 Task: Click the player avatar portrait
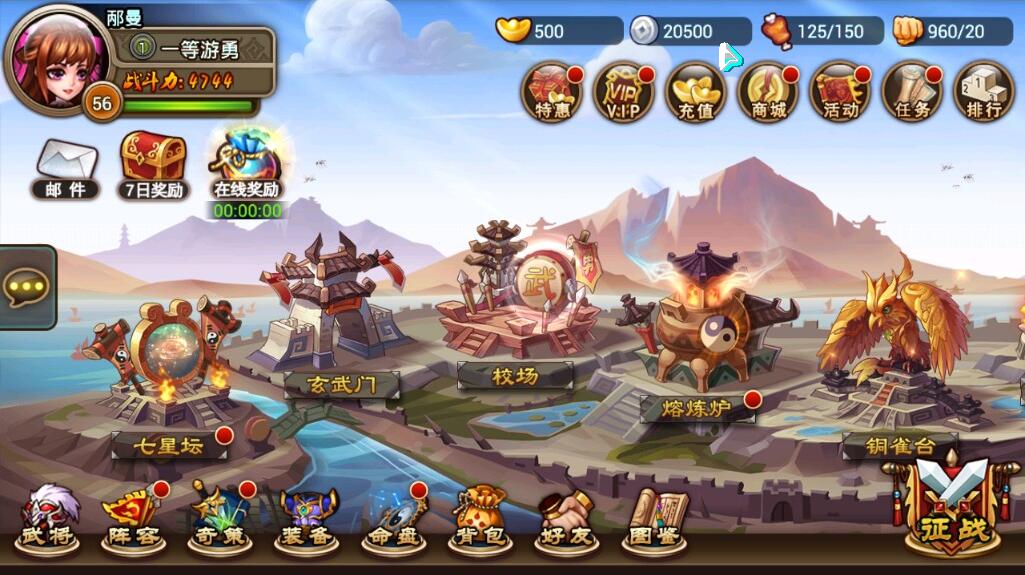(x=58, y=60)
